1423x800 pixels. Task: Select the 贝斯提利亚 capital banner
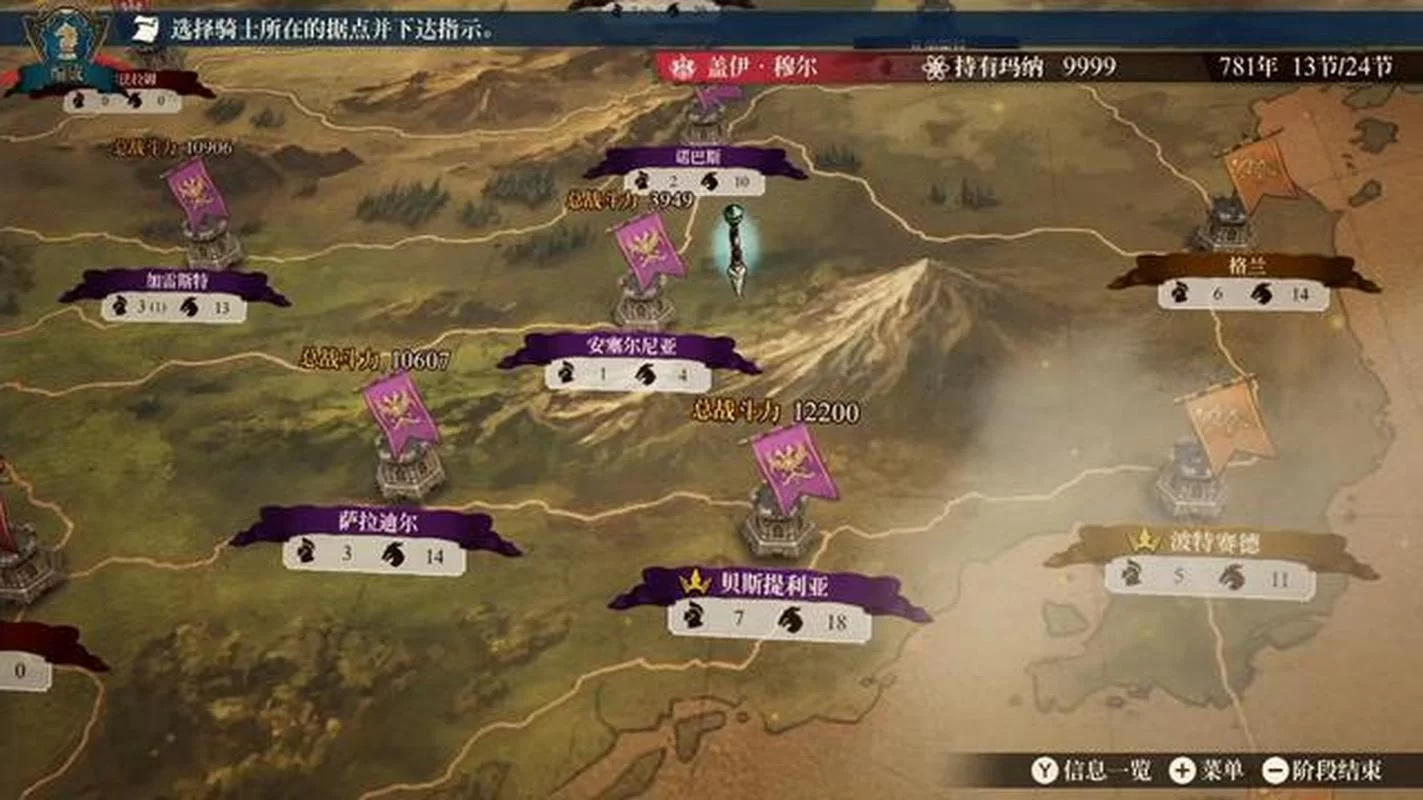click(x=770, y=586)
